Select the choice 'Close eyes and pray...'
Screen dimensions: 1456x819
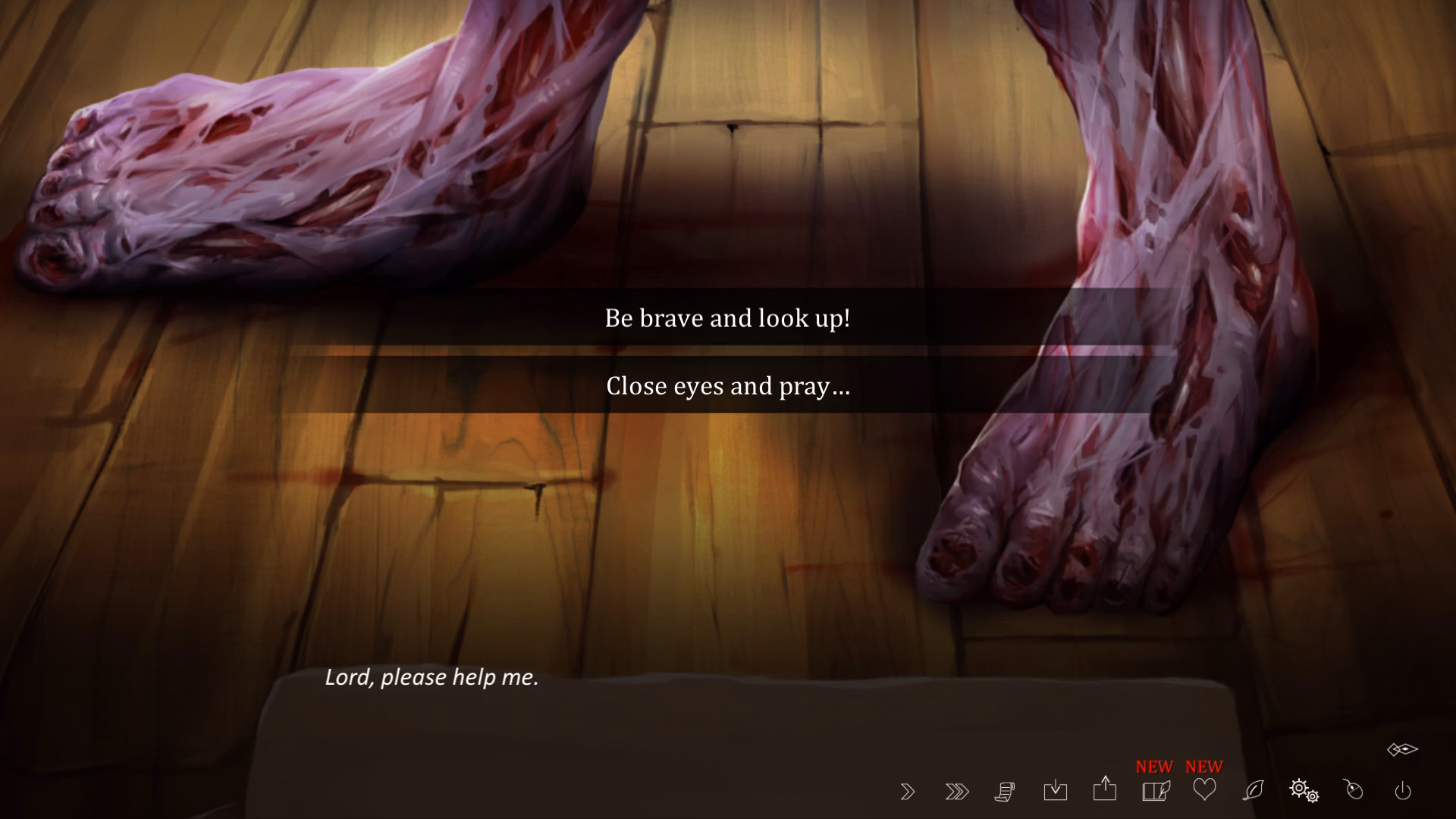pos(727,387)
